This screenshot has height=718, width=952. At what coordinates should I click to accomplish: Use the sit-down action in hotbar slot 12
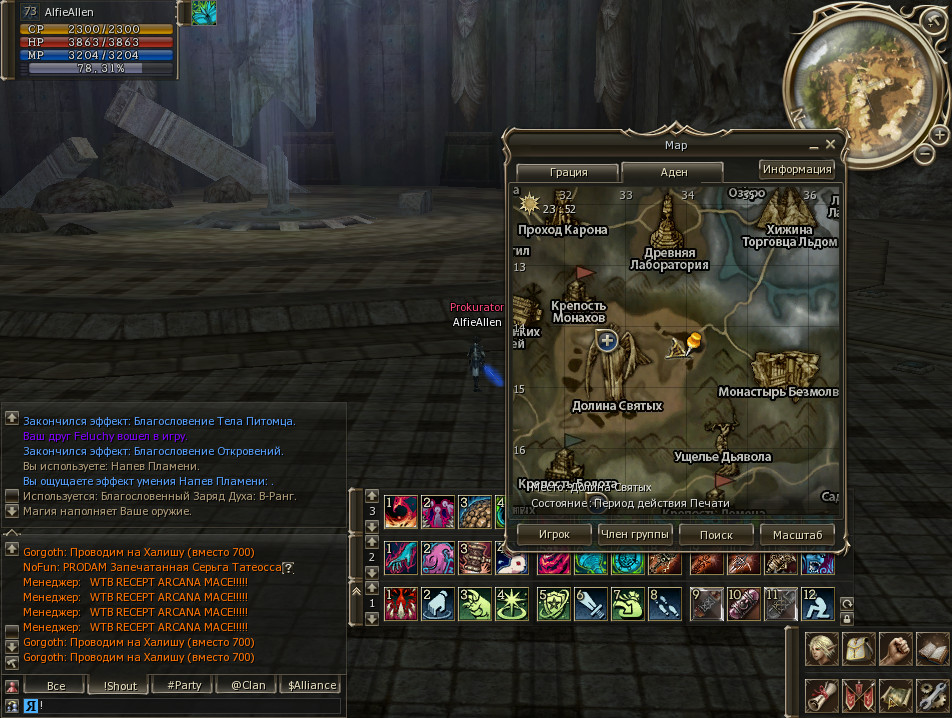pyautogui.click(x=817, y=603)
